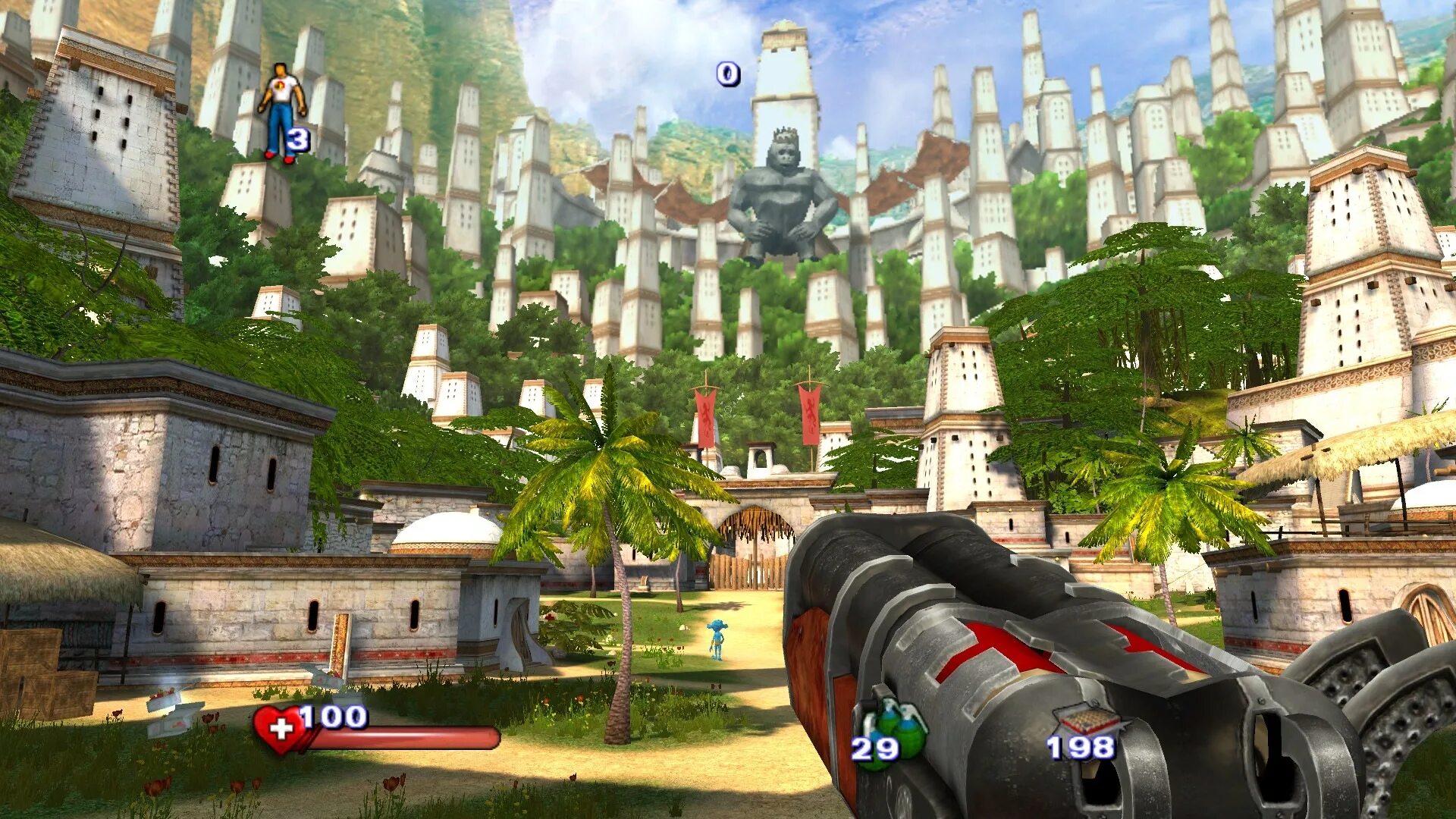Image resolution: width=1456 pixels, height=819 pixels.
Task: Select the red heart health icon
Action: pyautogui.click(x=279, y=730)
